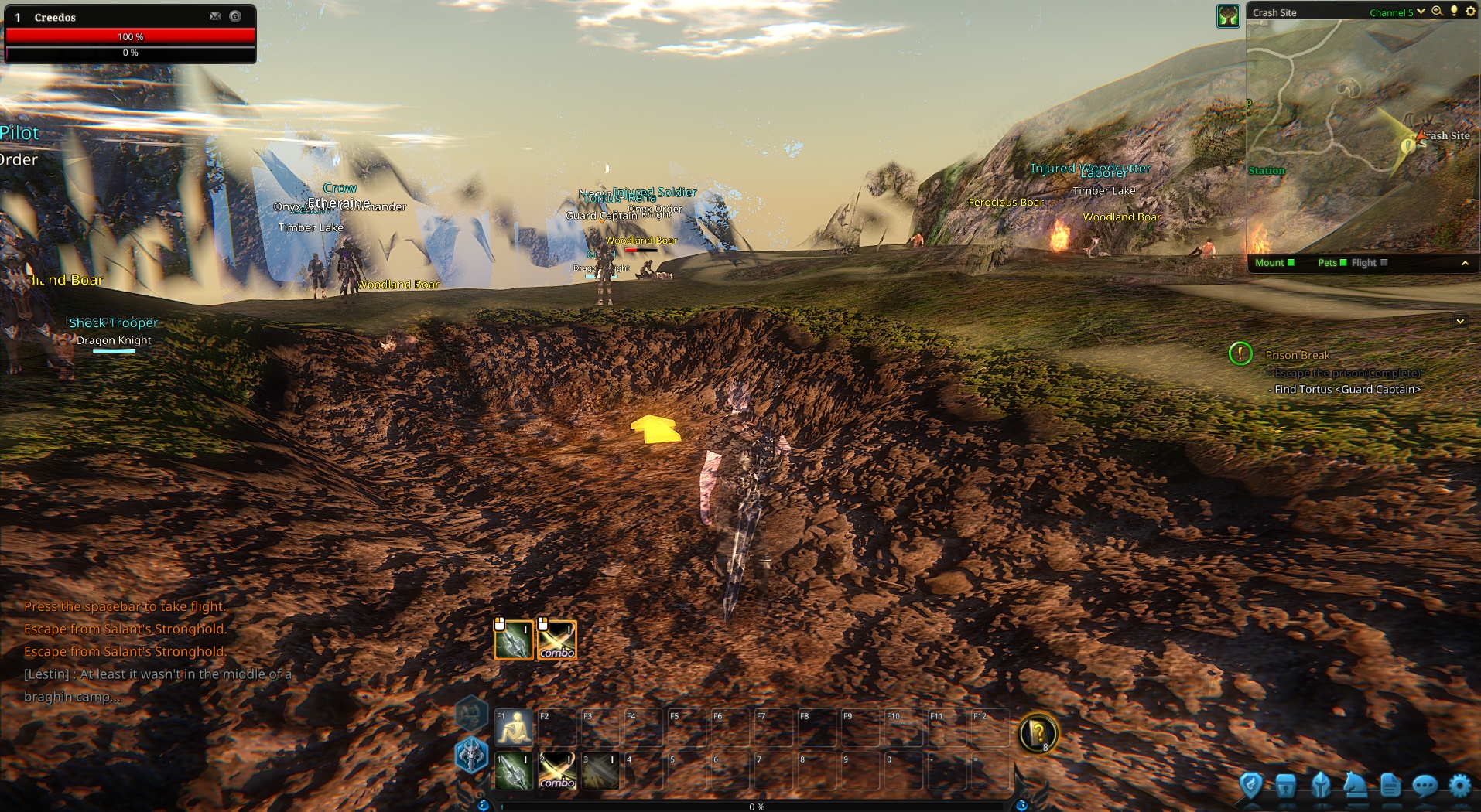
Task: Open chat options via speech bubble icon
Action: pyautogui.click(x=1424, y=785)
